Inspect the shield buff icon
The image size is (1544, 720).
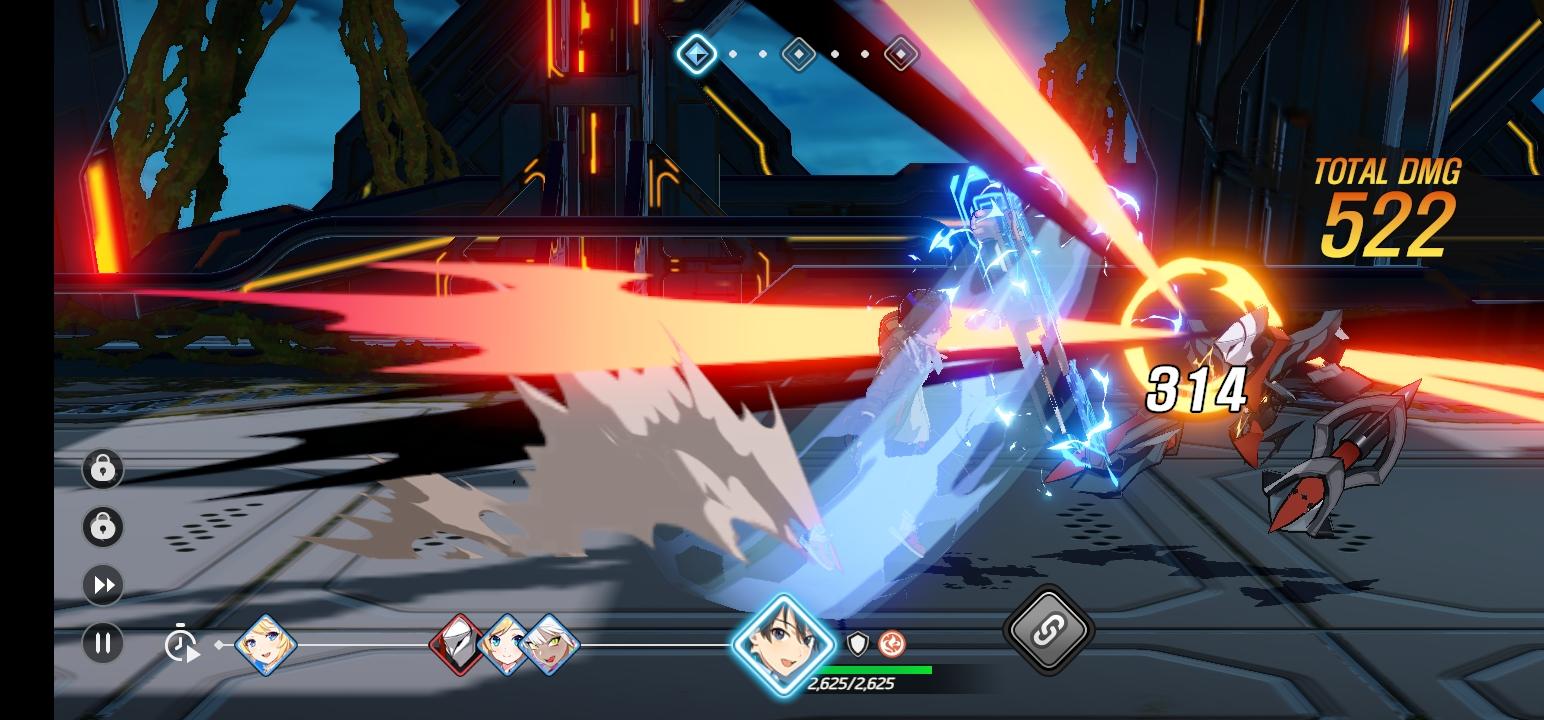pyautogui.click(x=857, y=644)
